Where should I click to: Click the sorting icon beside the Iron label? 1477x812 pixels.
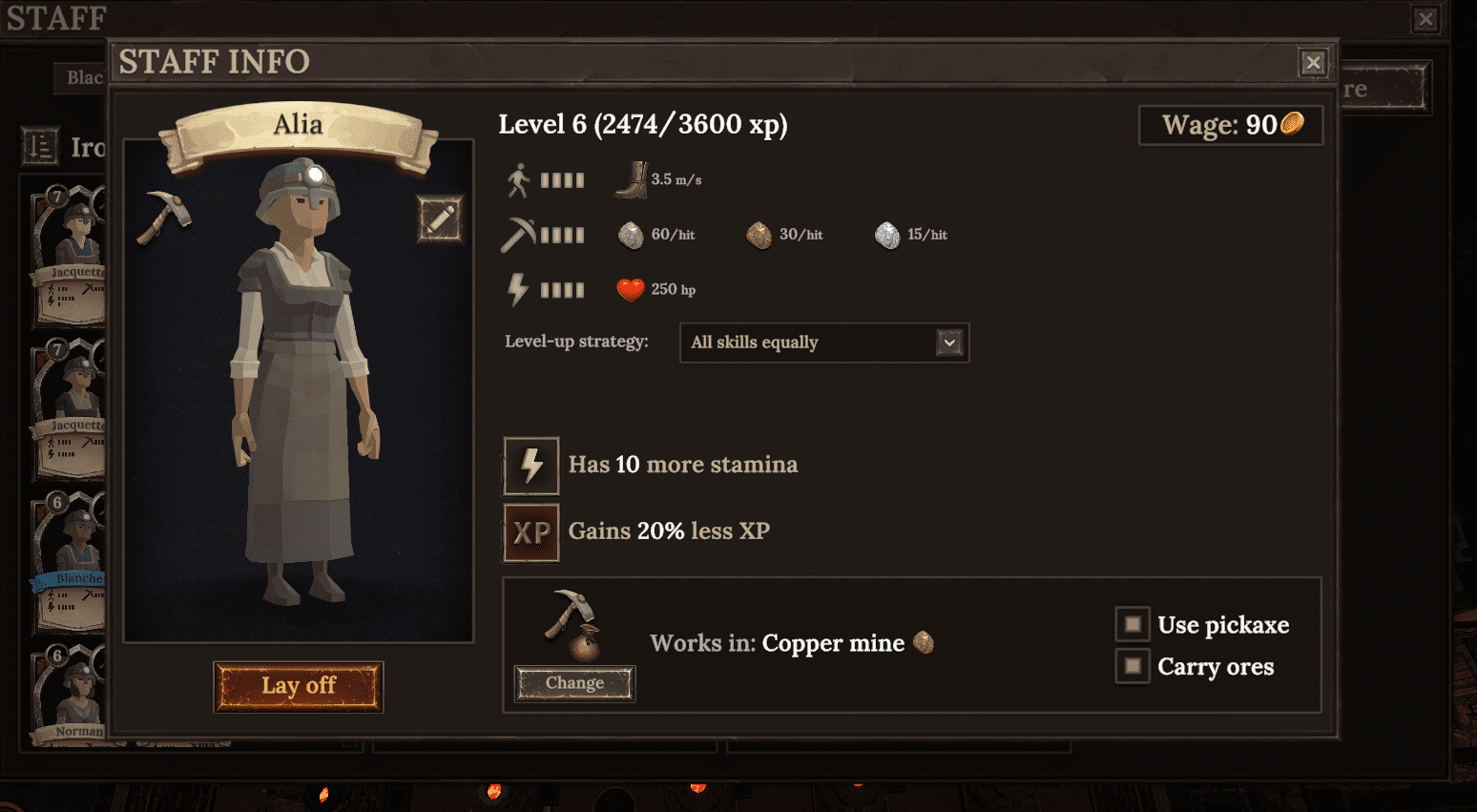[39, 147]
